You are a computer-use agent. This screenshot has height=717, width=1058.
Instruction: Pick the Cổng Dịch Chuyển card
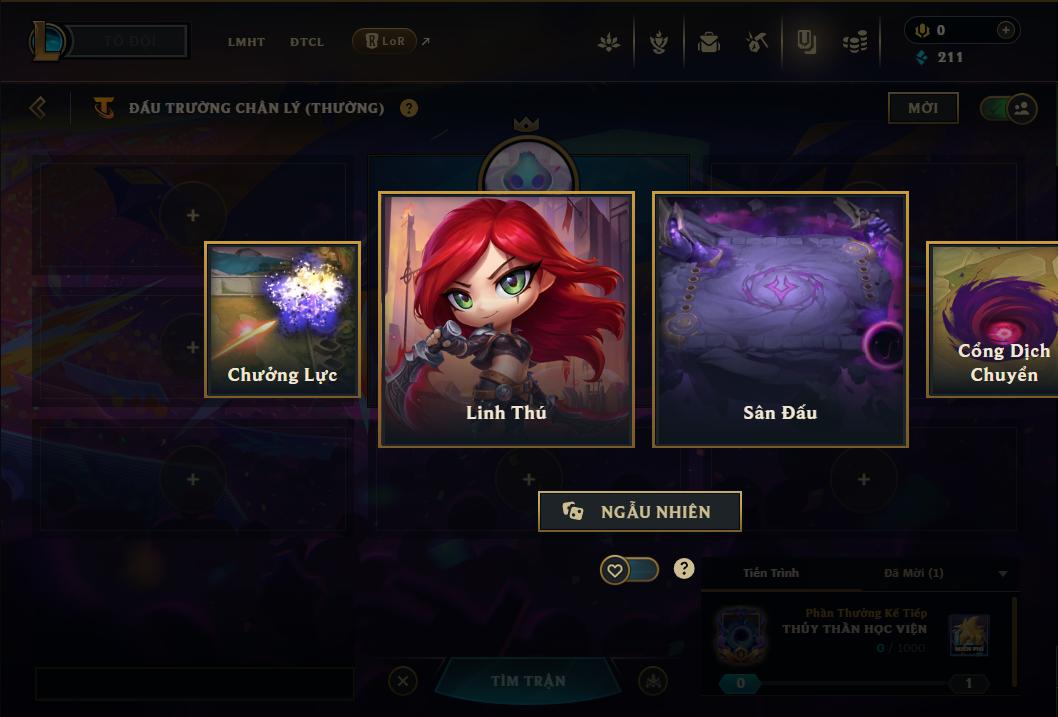(x=993, y=319)
